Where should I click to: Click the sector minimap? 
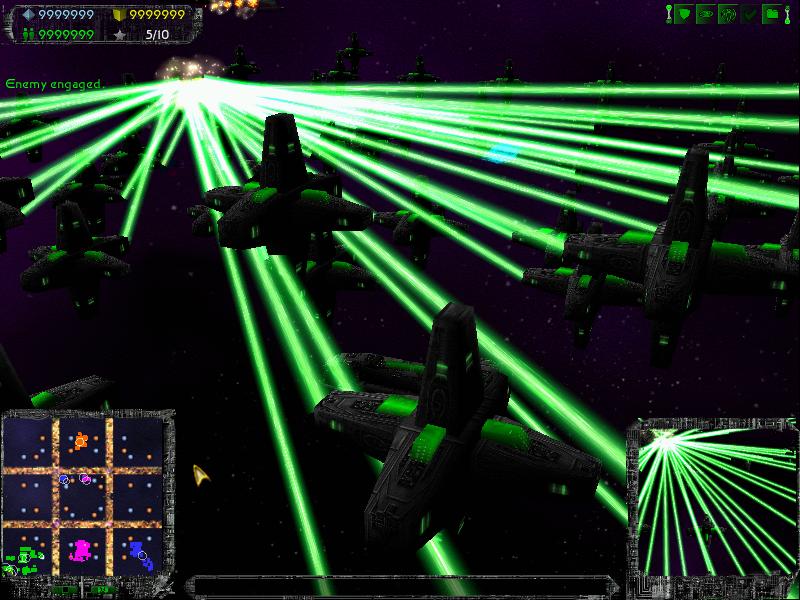pos(84,495)
